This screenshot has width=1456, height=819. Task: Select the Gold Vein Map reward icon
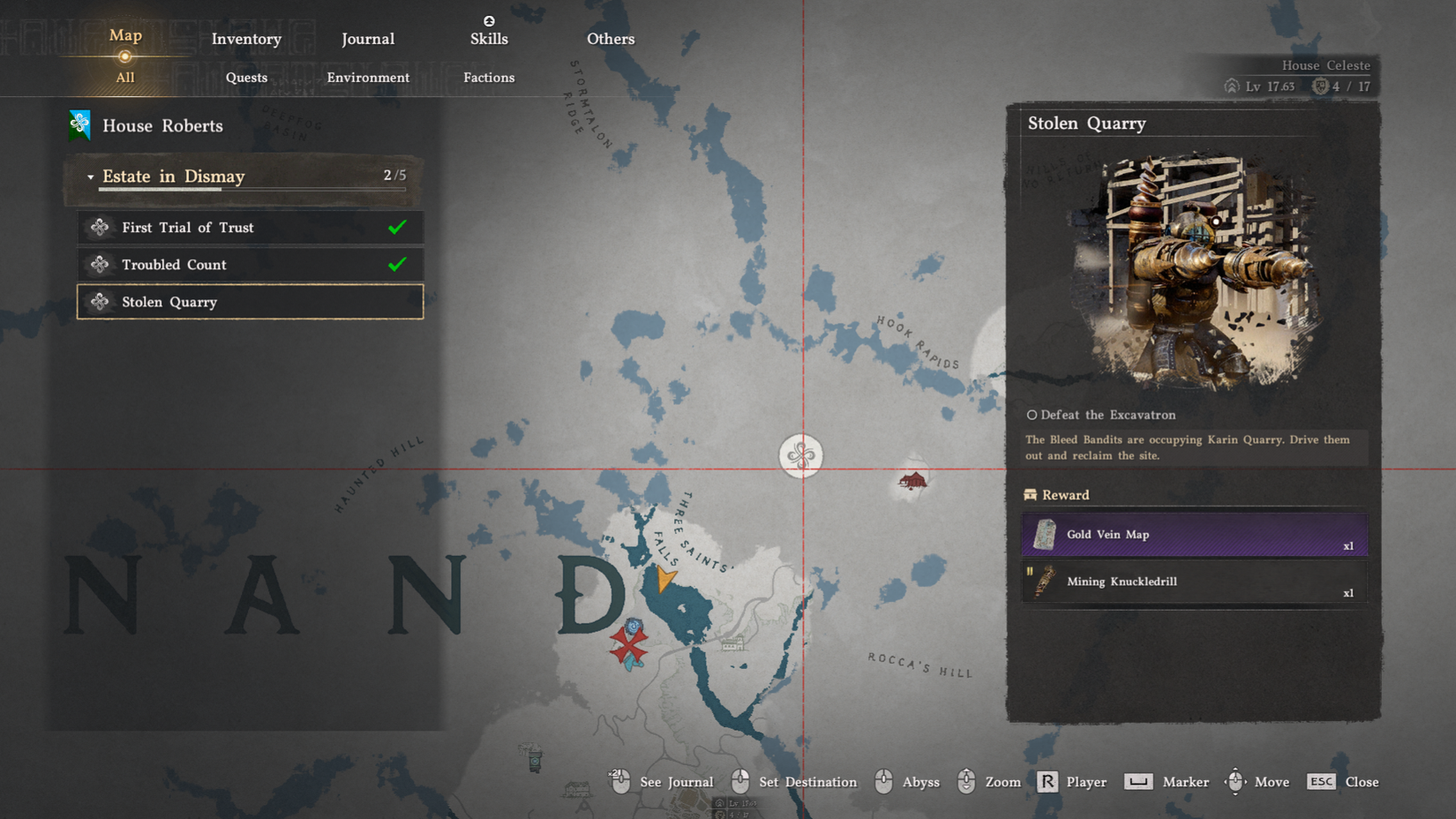(1047, 534)
